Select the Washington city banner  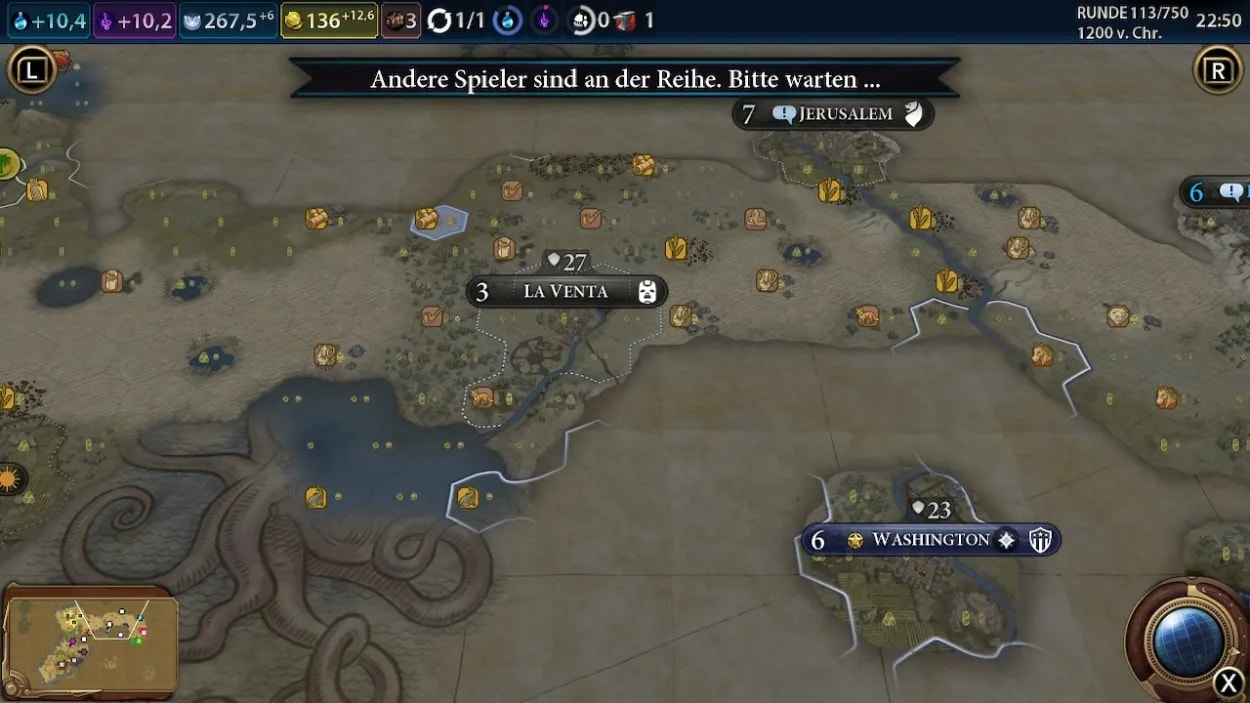pyautogui.click(x=930, y=540)
